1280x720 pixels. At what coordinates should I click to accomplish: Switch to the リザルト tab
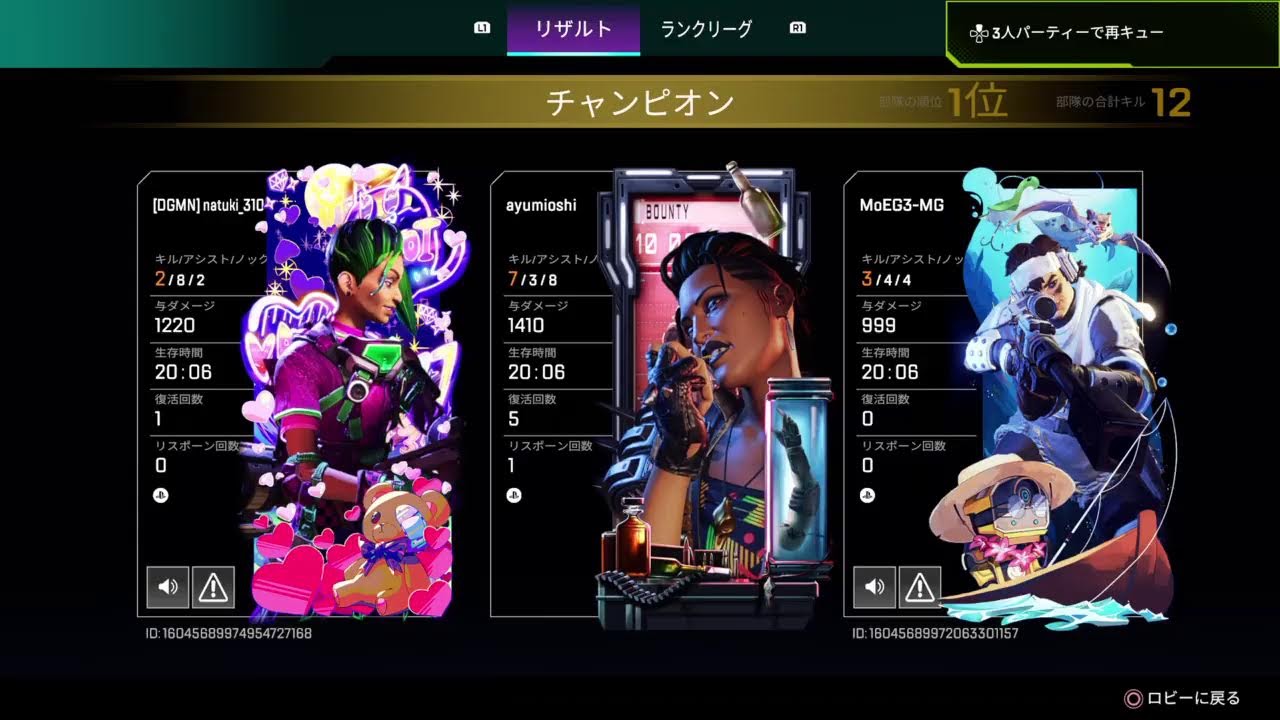point(573,29)
